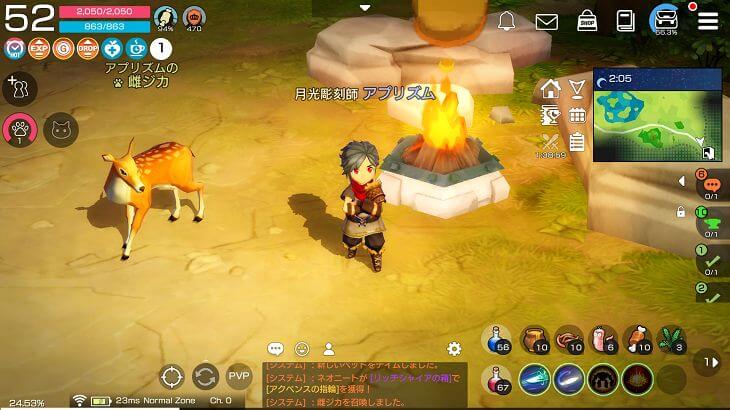Select the green herb item slot
This screenshot has height=410, width=730.
coord(673,340)
